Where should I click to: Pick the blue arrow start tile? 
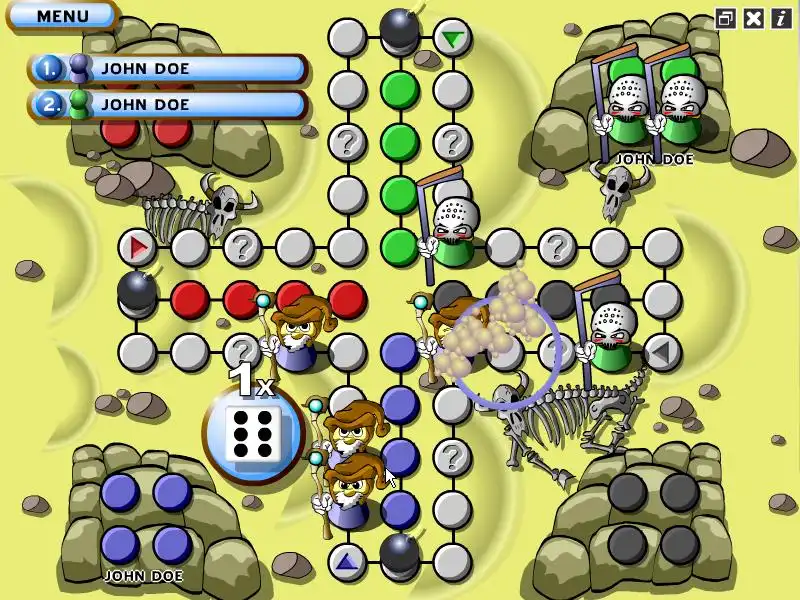pyautogui.click(x=347, y=561)
